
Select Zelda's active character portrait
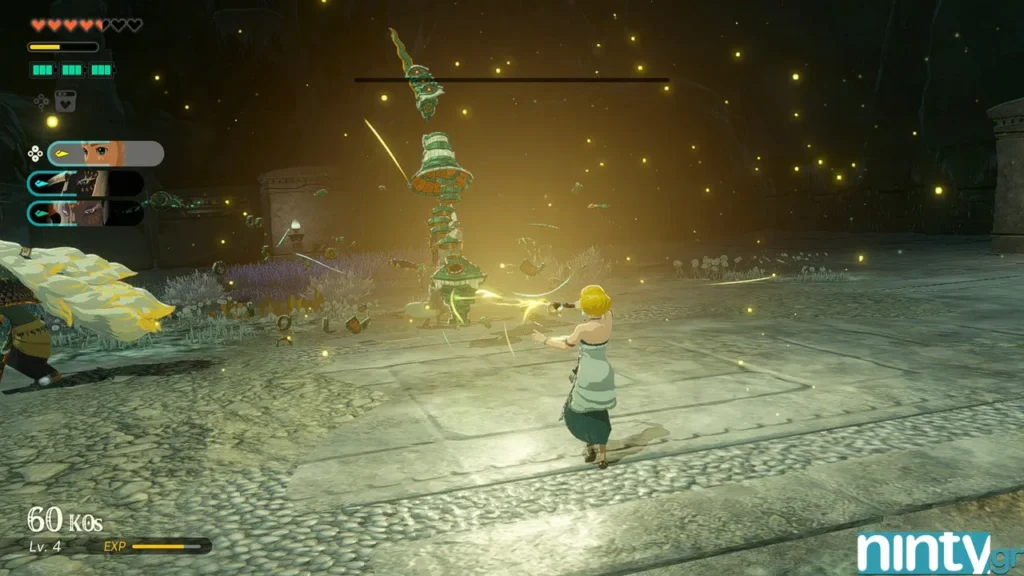pyautogui.click(x=105, y=153)
